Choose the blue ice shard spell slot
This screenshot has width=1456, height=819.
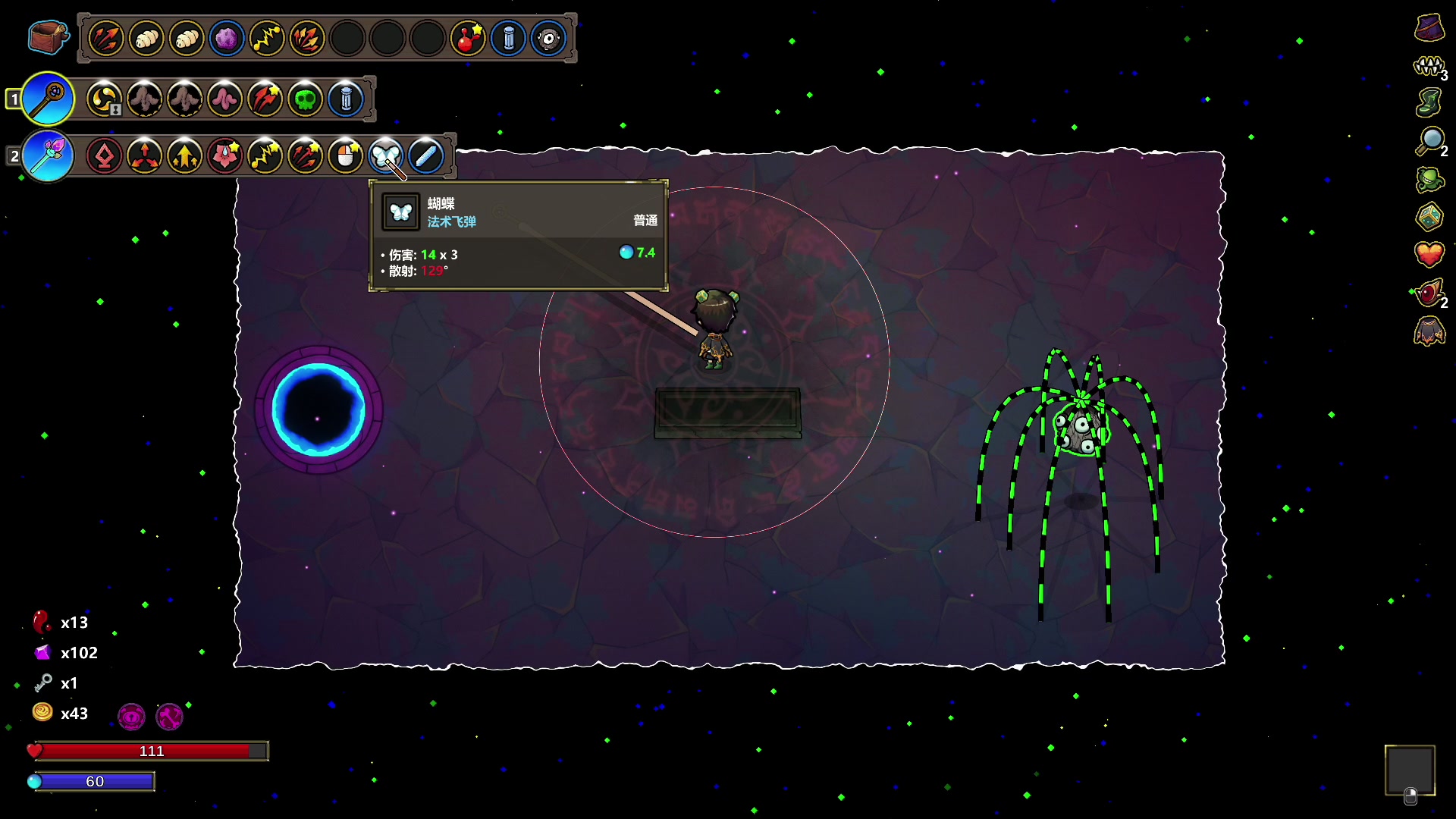[x=425, y=156]
